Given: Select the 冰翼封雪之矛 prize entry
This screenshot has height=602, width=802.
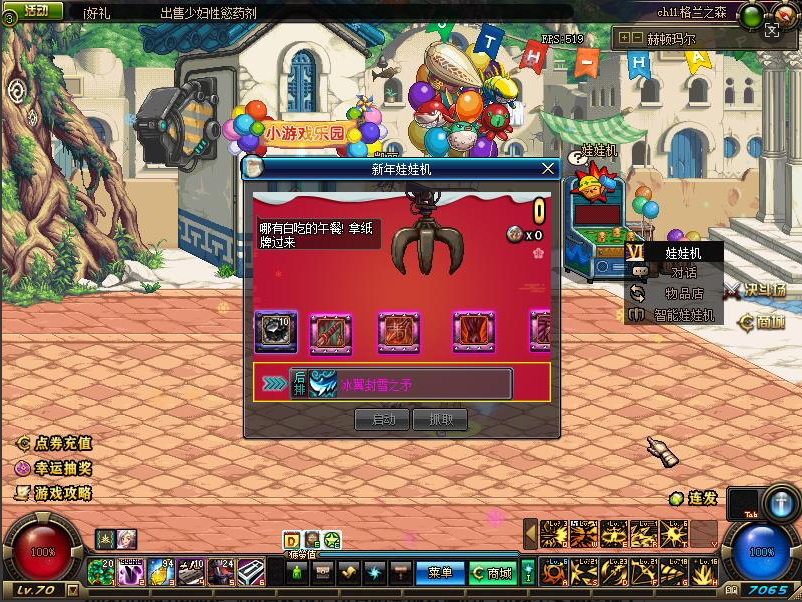Looking at the screenshot, I should click(400, 384).
